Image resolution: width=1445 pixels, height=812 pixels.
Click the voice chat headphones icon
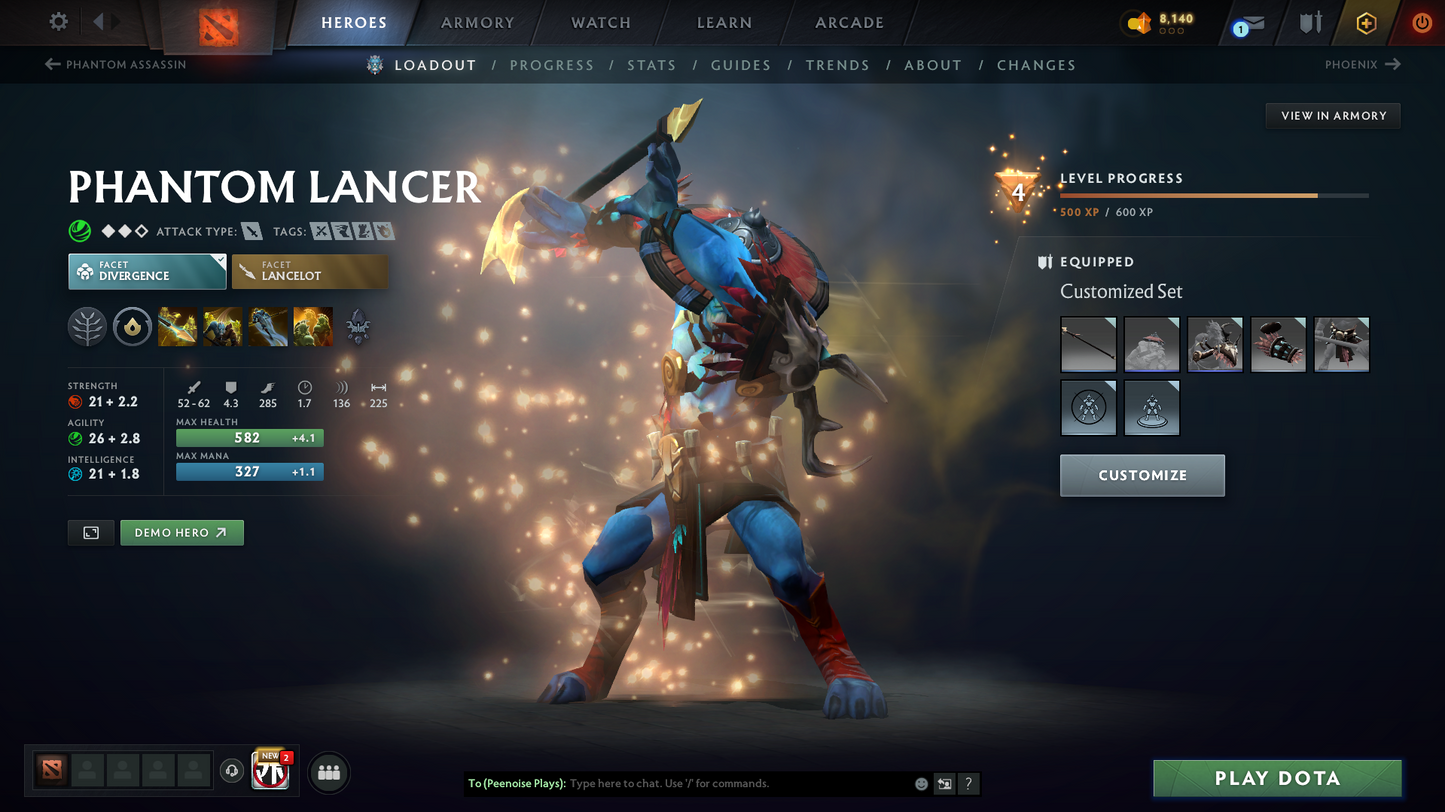(231, 771)
